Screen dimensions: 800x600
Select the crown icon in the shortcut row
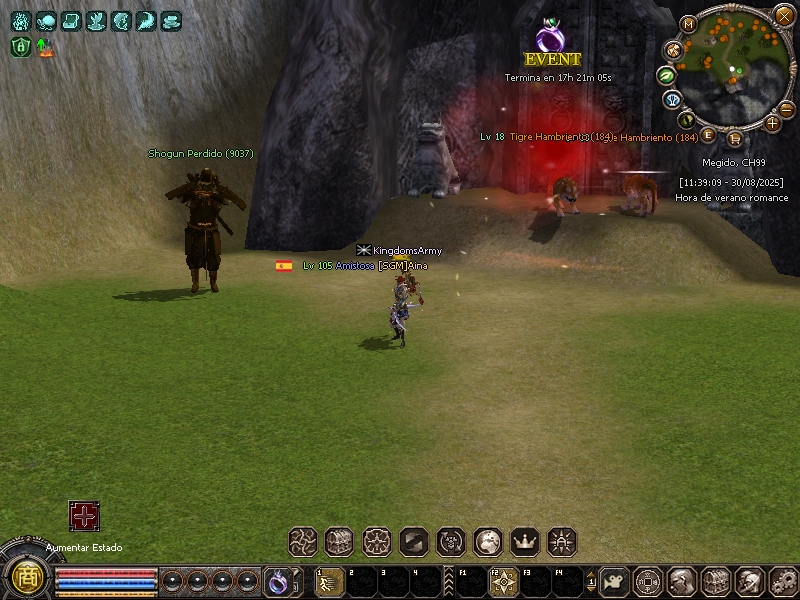[x=525, y=542]
